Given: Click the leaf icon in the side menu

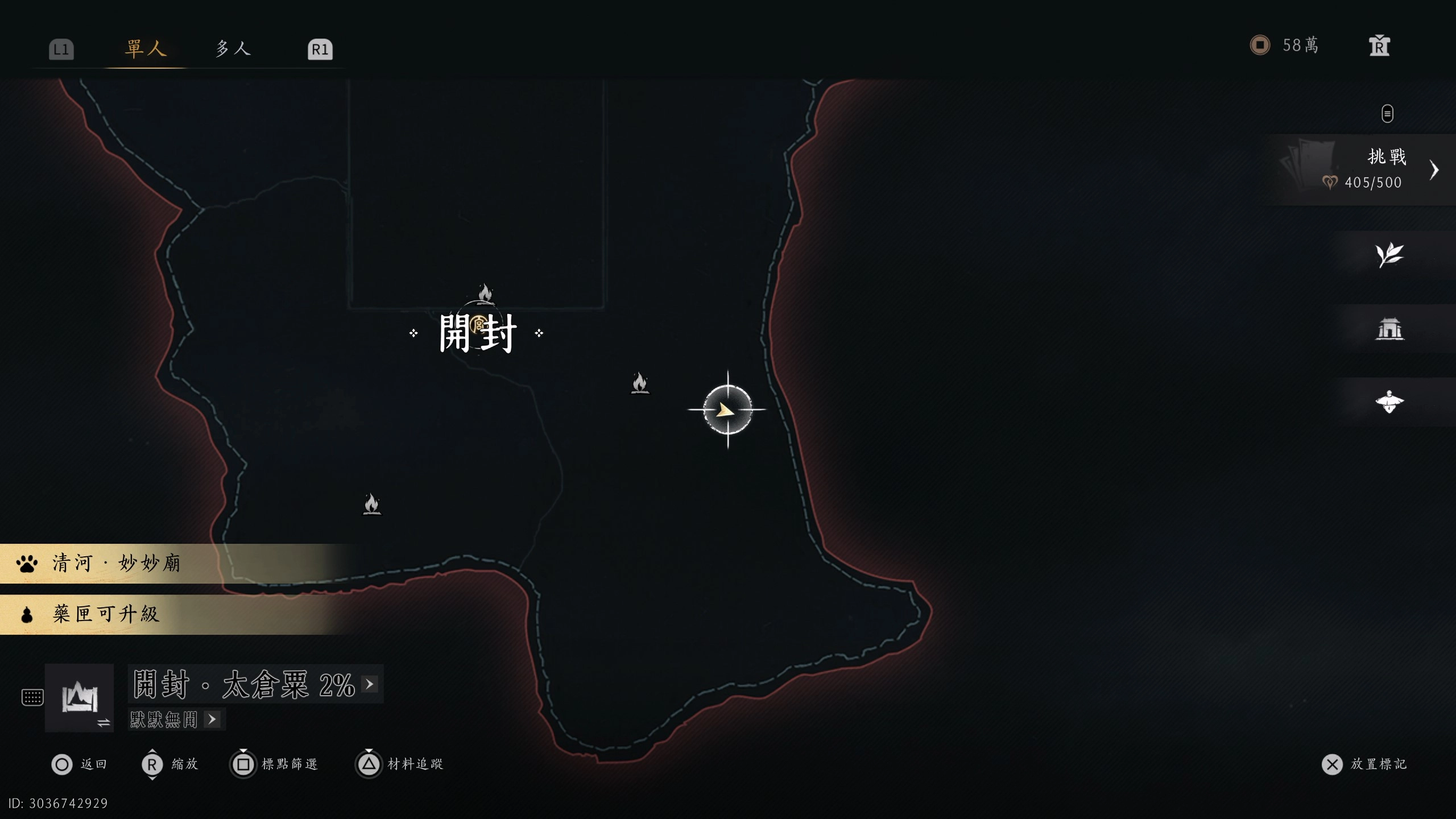Looking at the screenshot, I should tap(1389, 255).
